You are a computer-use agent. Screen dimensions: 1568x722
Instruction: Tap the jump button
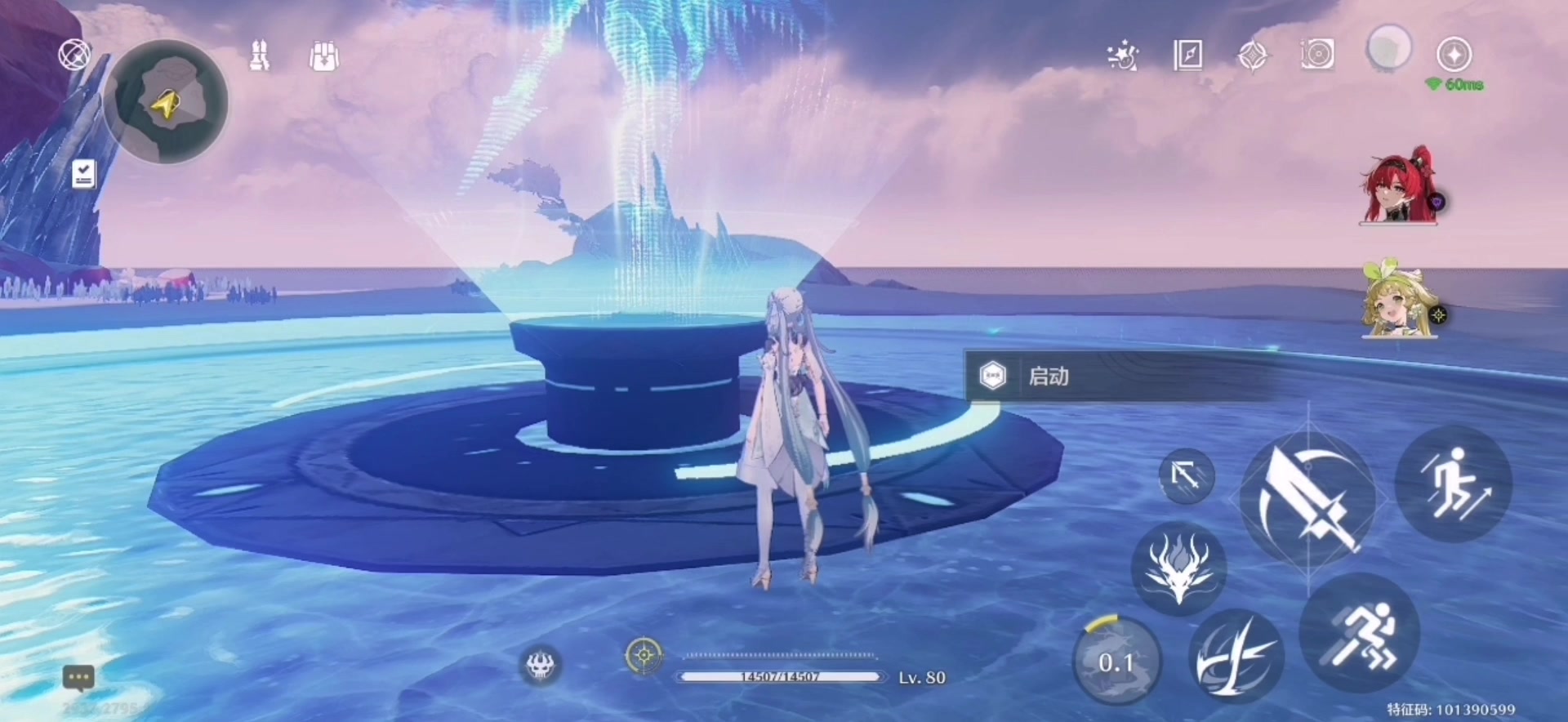tap(1454, 484)
